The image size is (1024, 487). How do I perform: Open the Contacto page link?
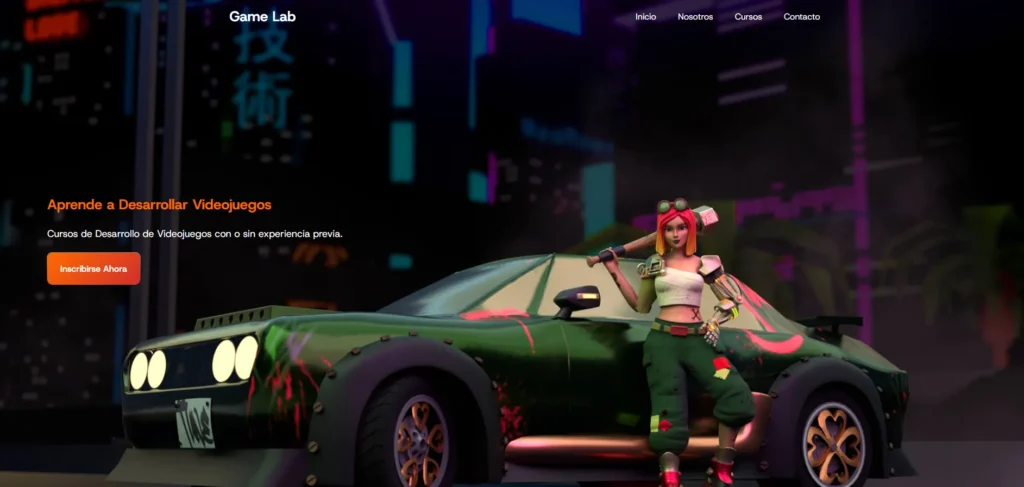(801, 17)
